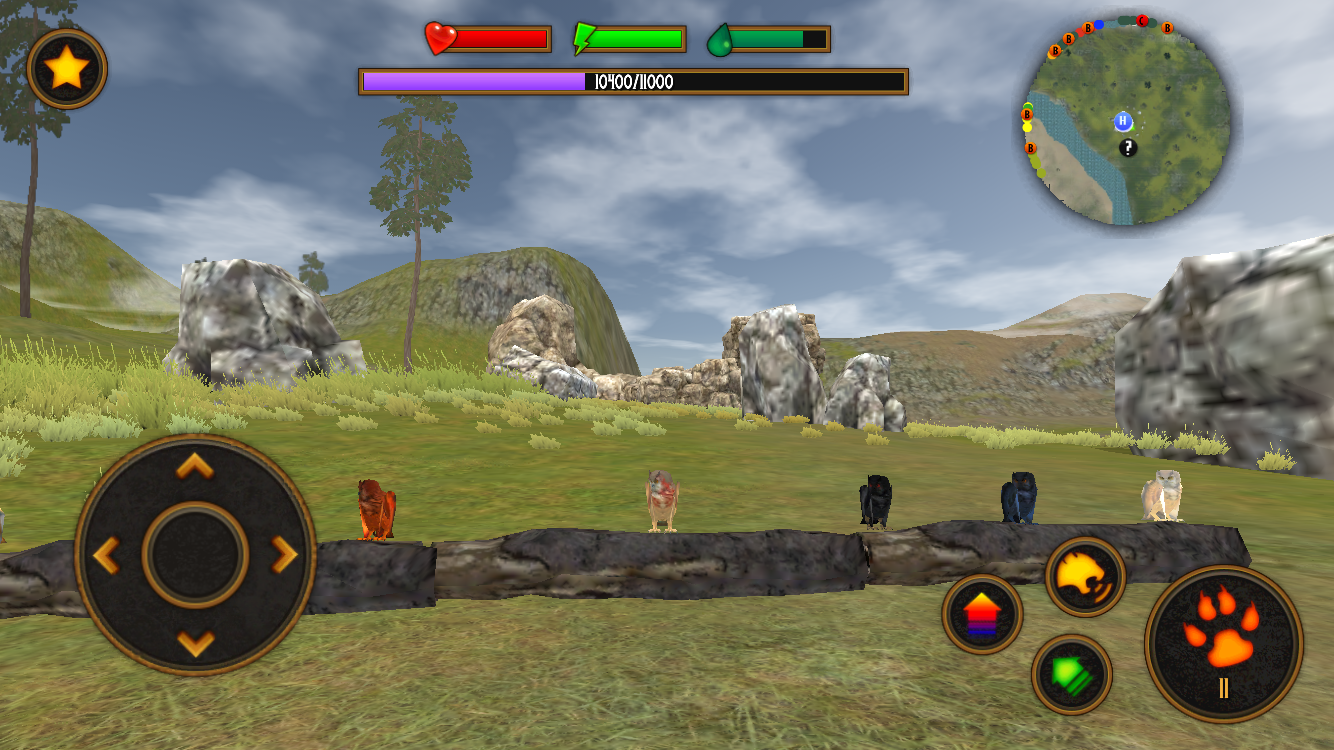Click the green lightning energy icon

click(585, 38)
